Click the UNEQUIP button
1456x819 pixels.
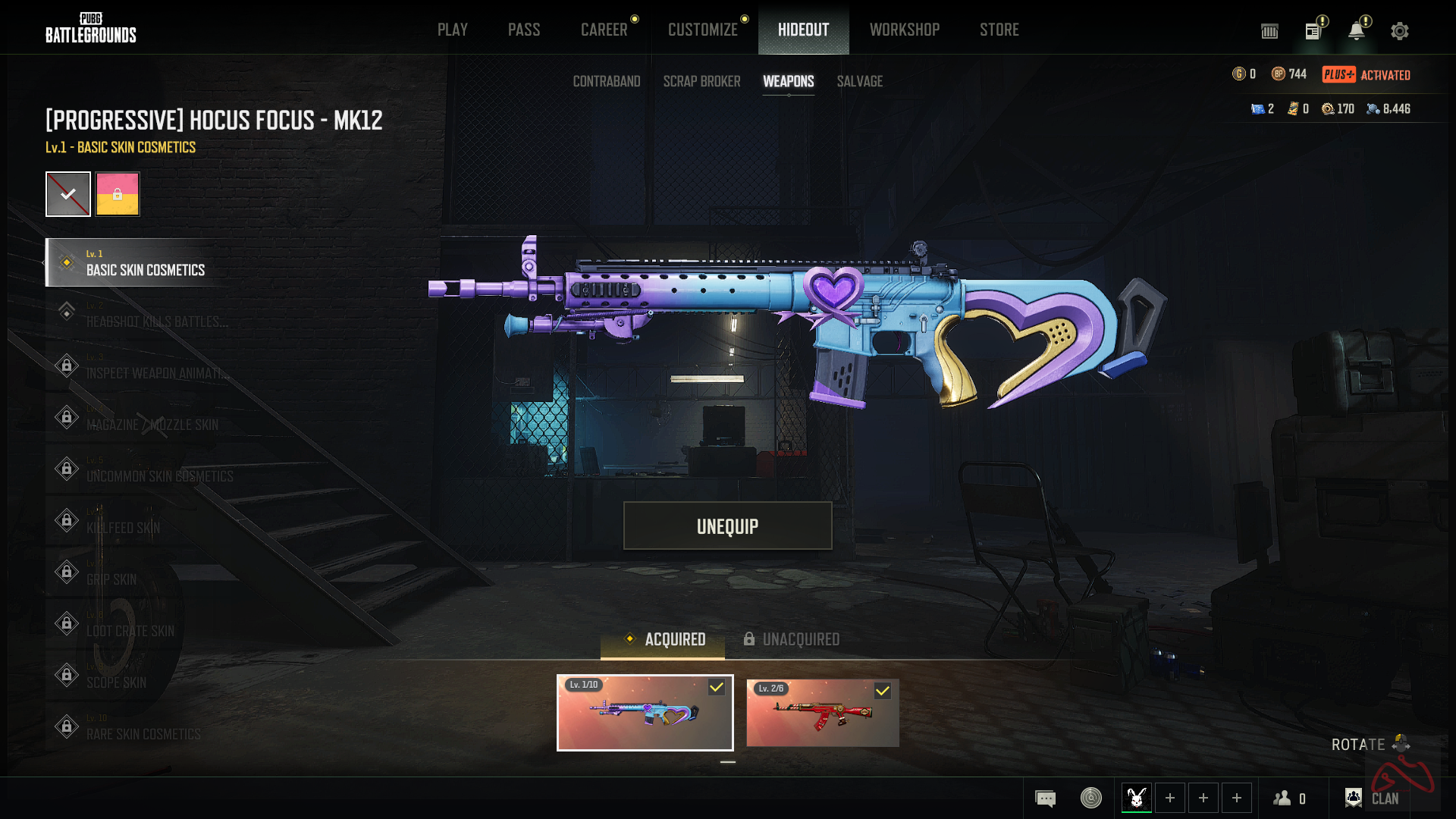727,526
